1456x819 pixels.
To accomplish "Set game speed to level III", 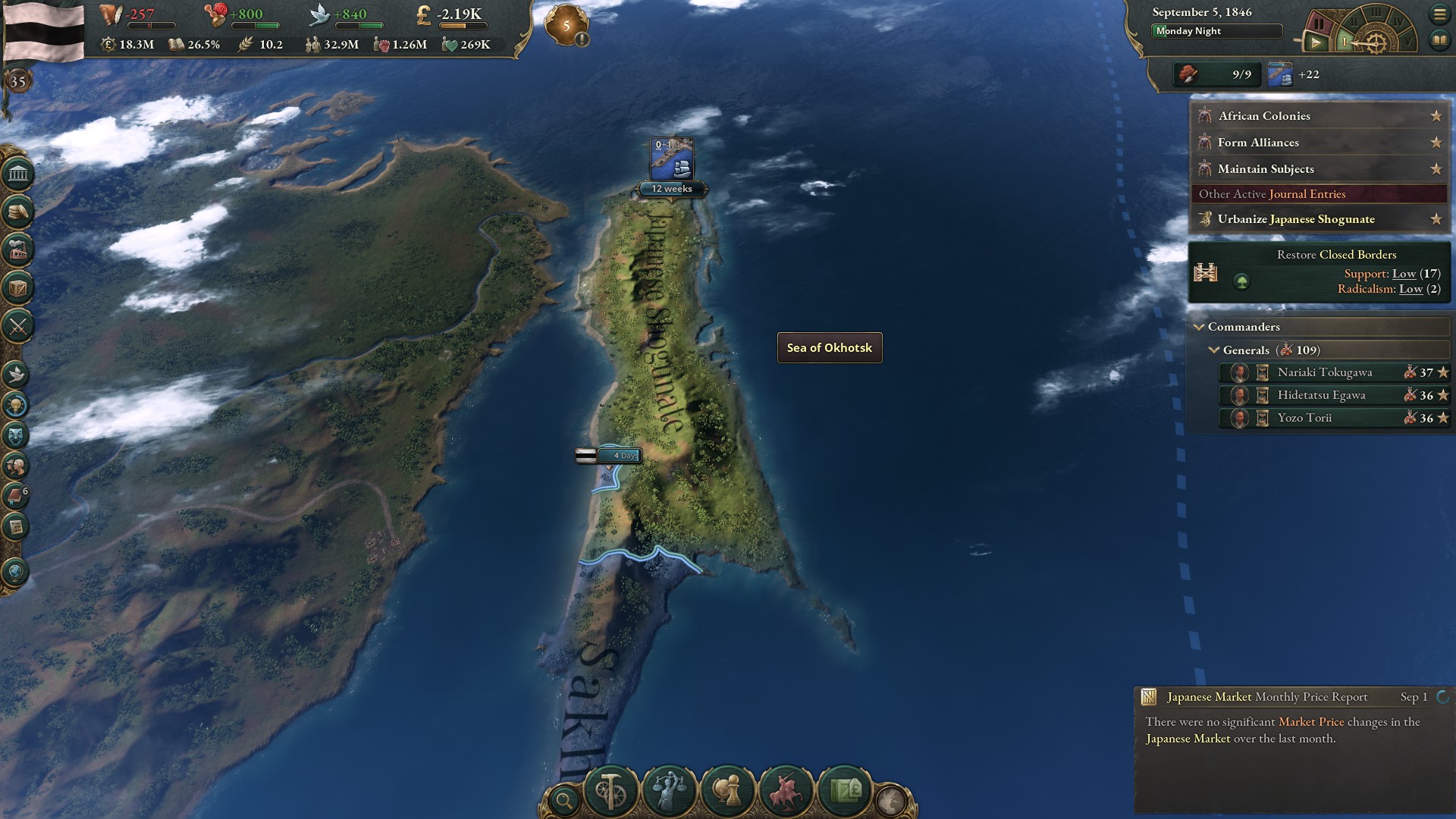I will click(x=1375, y=14).
